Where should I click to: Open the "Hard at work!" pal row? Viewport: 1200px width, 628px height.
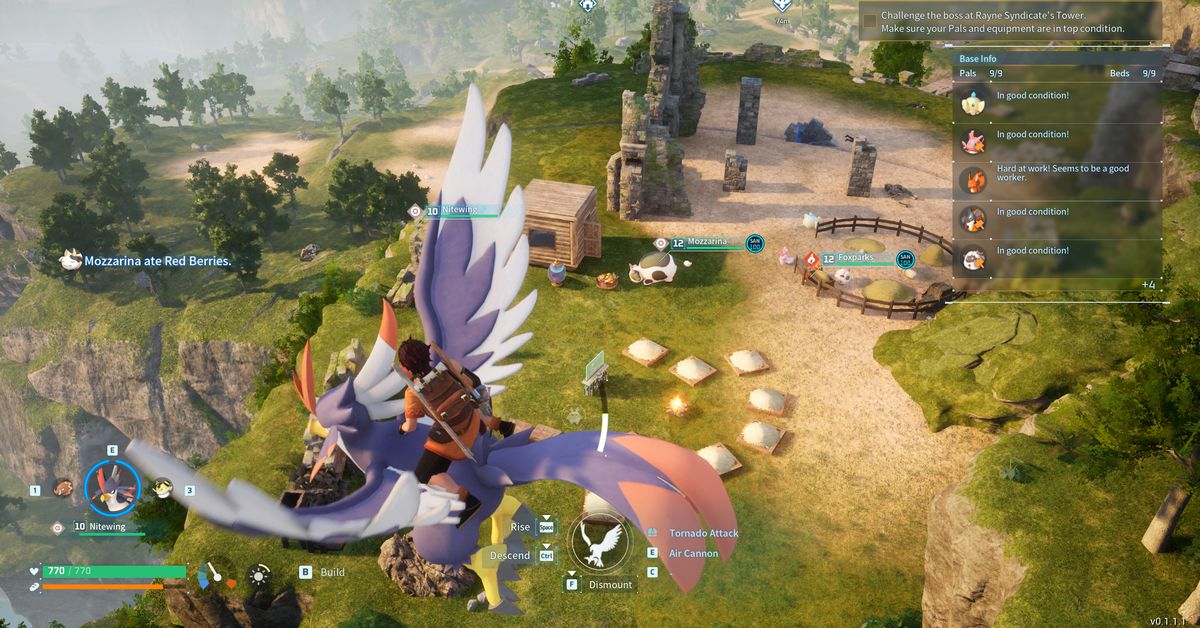1057,174
